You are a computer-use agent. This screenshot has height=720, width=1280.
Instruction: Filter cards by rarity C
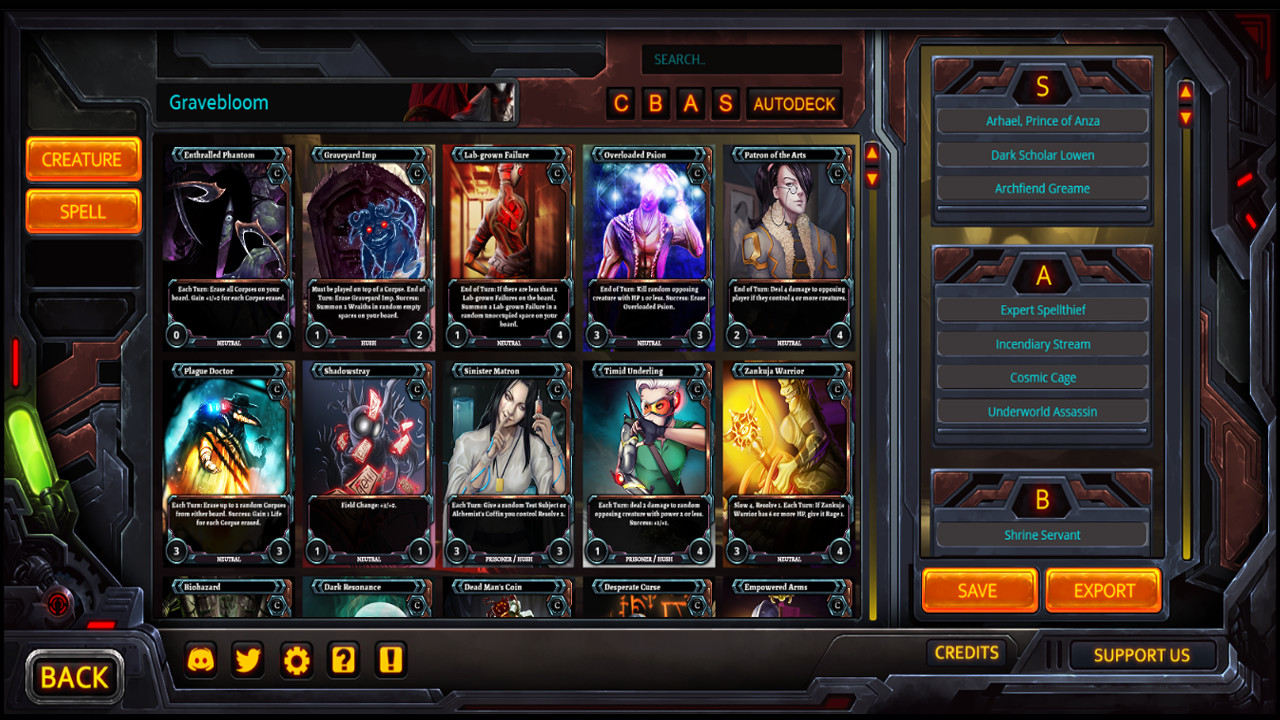coord(622,104)
